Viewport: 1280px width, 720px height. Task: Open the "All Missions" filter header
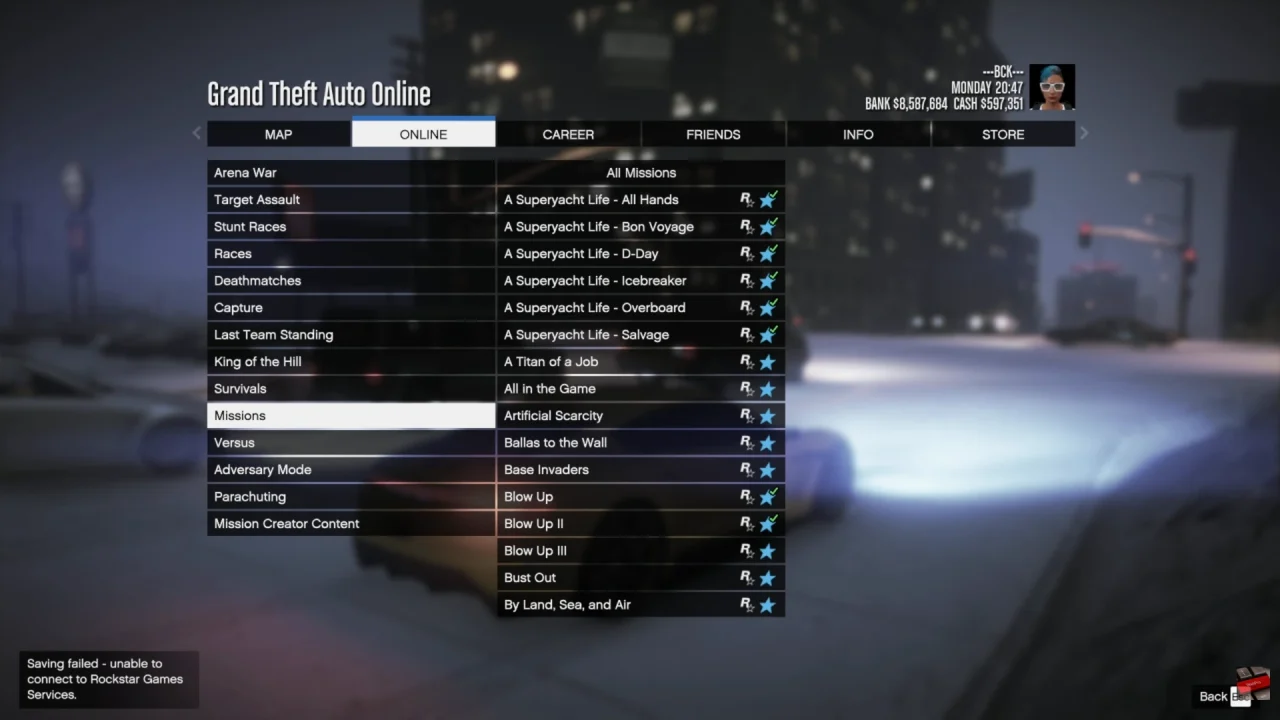point(641,172)
